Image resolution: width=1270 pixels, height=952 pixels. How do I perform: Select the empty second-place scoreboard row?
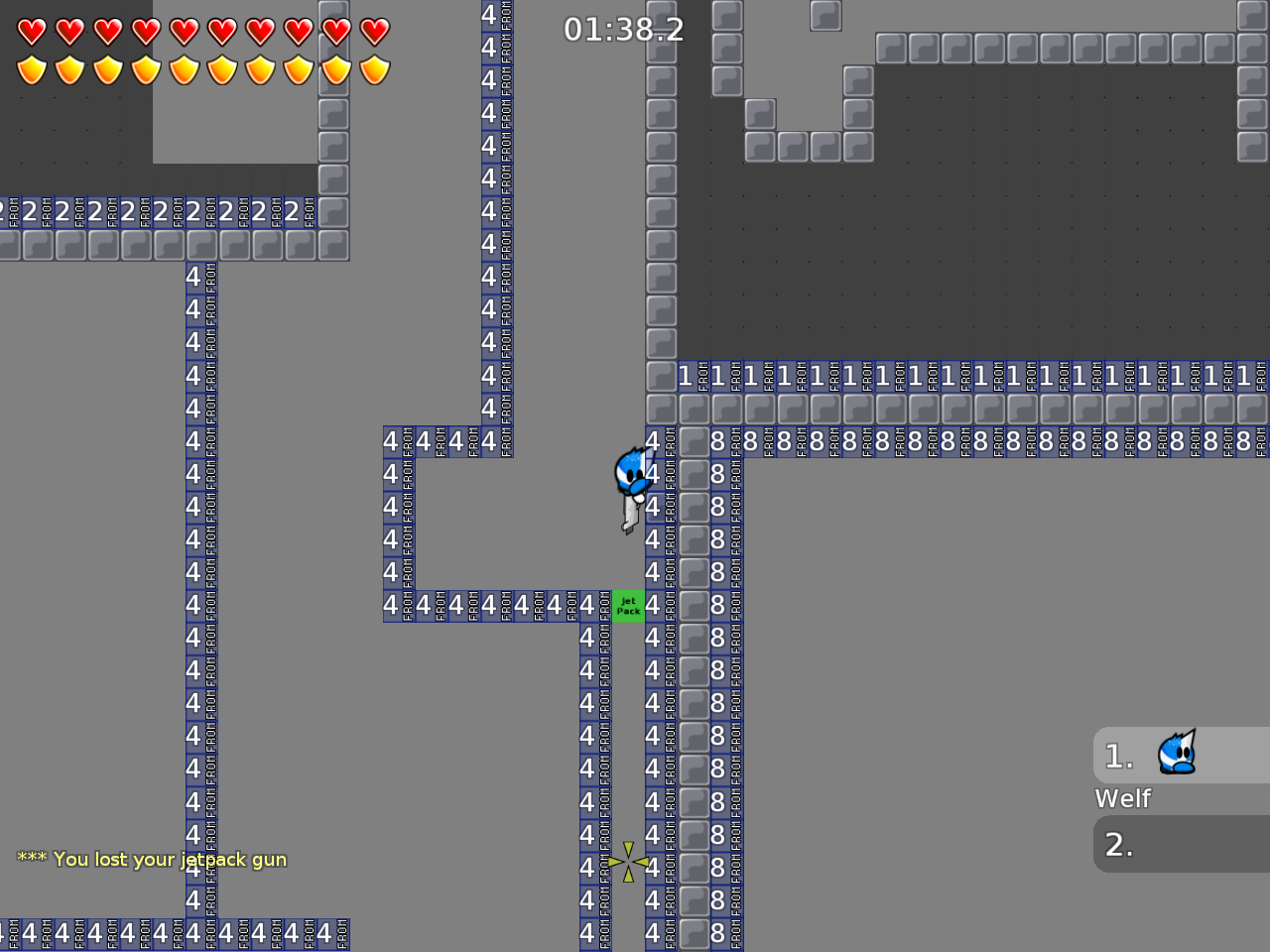click(1181, 844)
